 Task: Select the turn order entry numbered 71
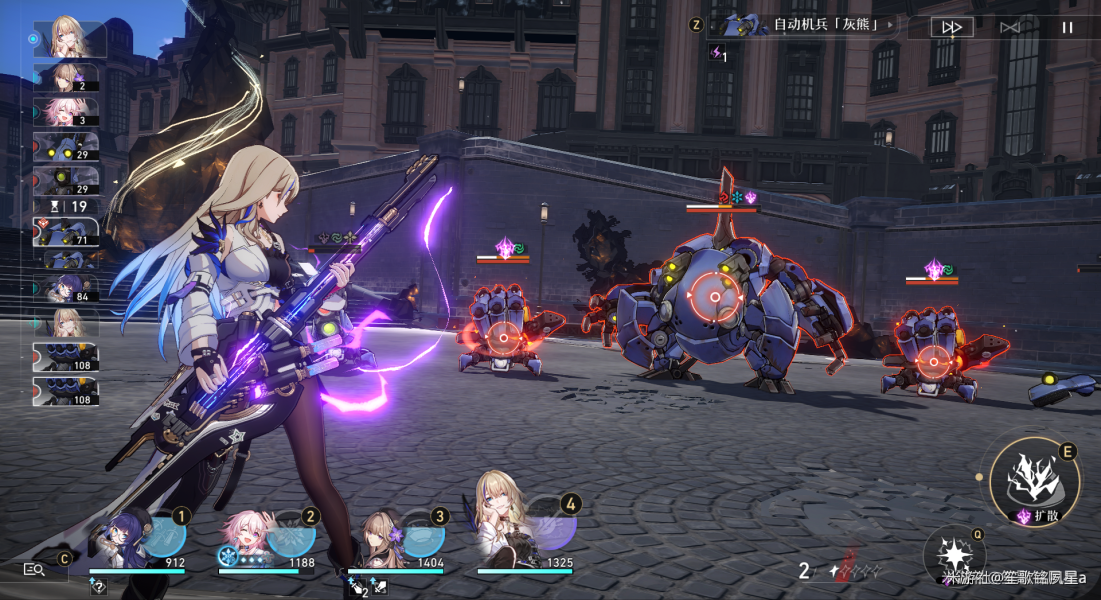pos(66,232)
